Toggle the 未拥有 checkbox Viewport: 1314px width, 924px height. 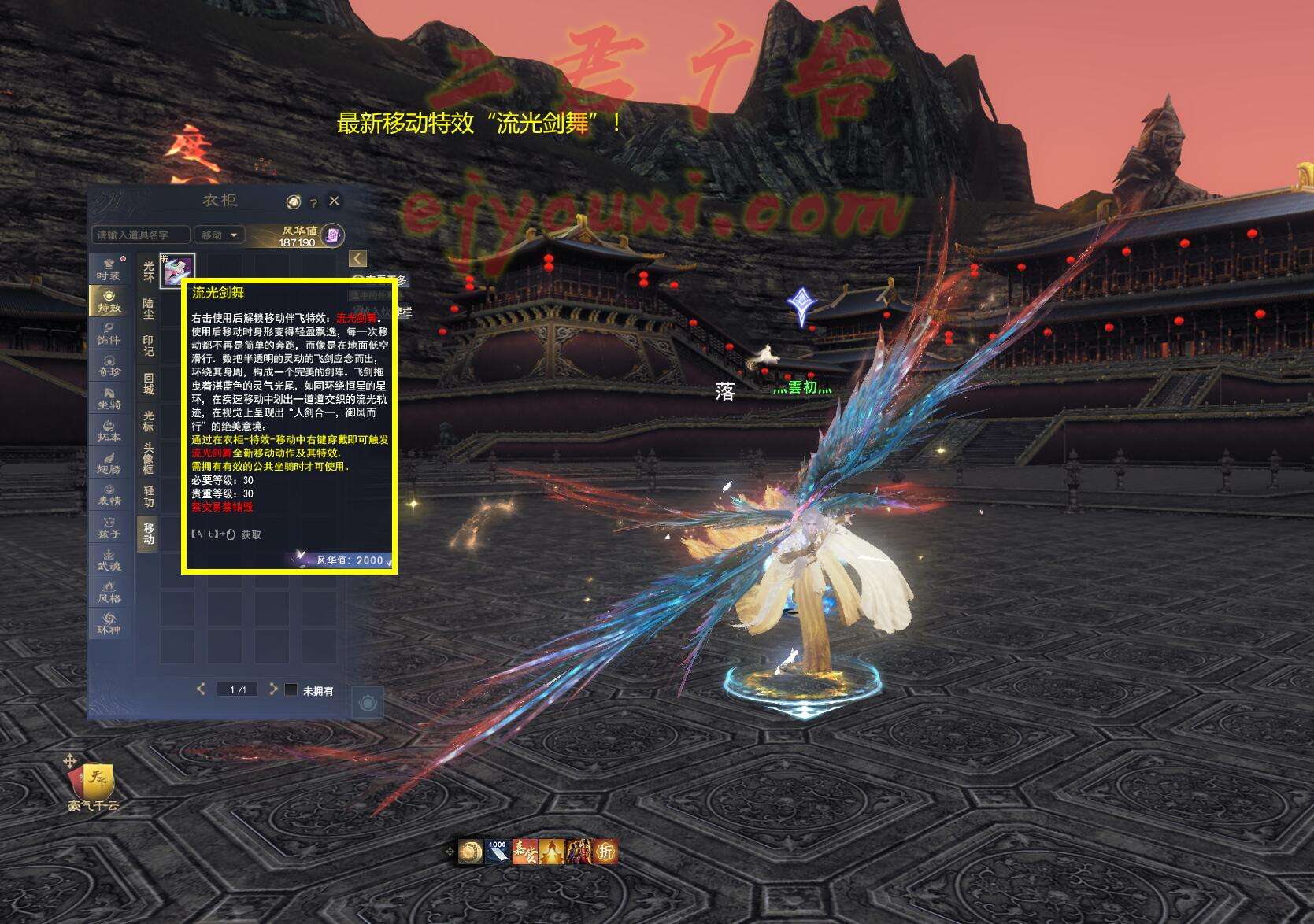pyautogui.click(x=291, y=690)
